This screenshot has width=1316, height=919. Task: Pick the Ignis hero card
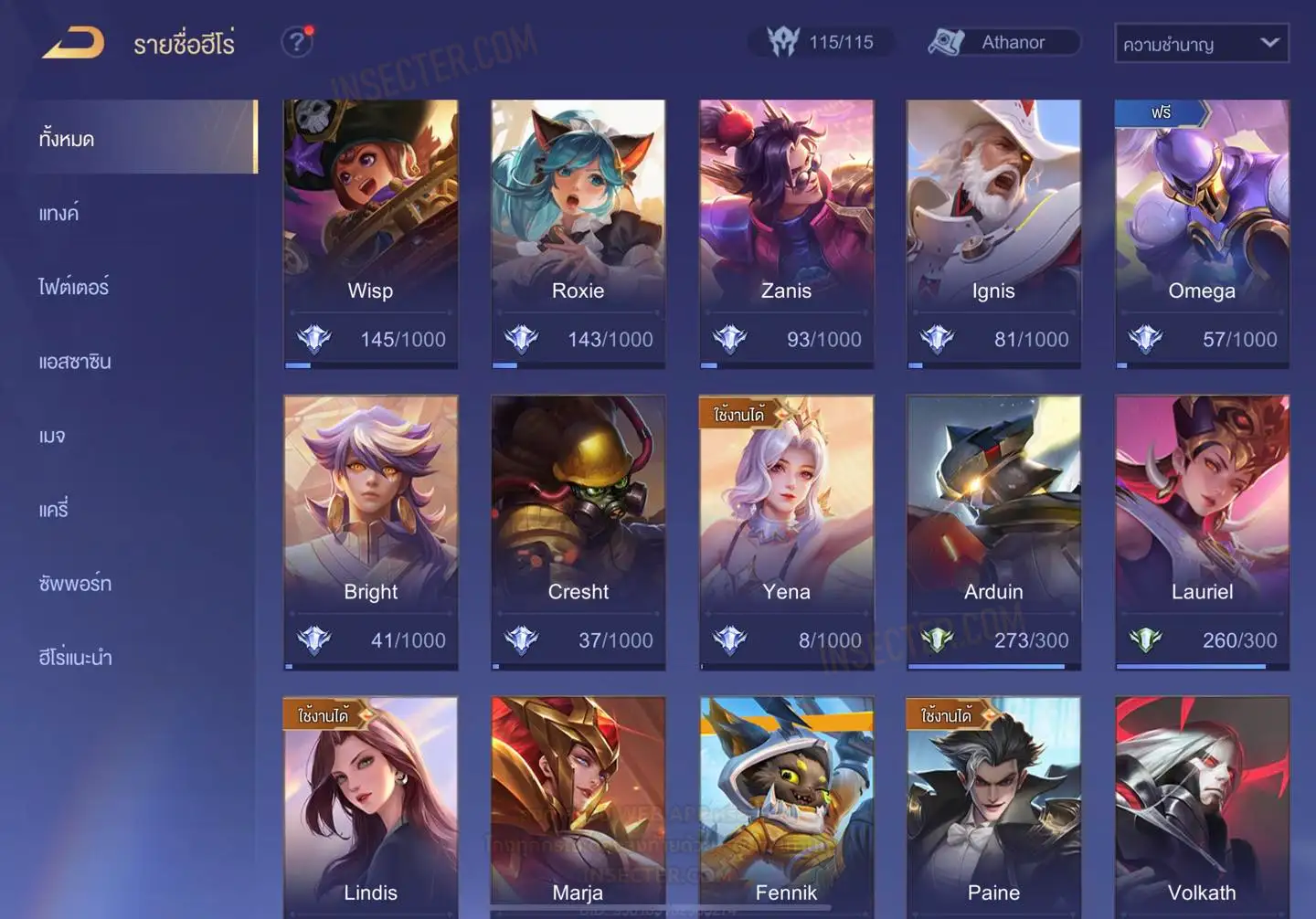point(993,233)
